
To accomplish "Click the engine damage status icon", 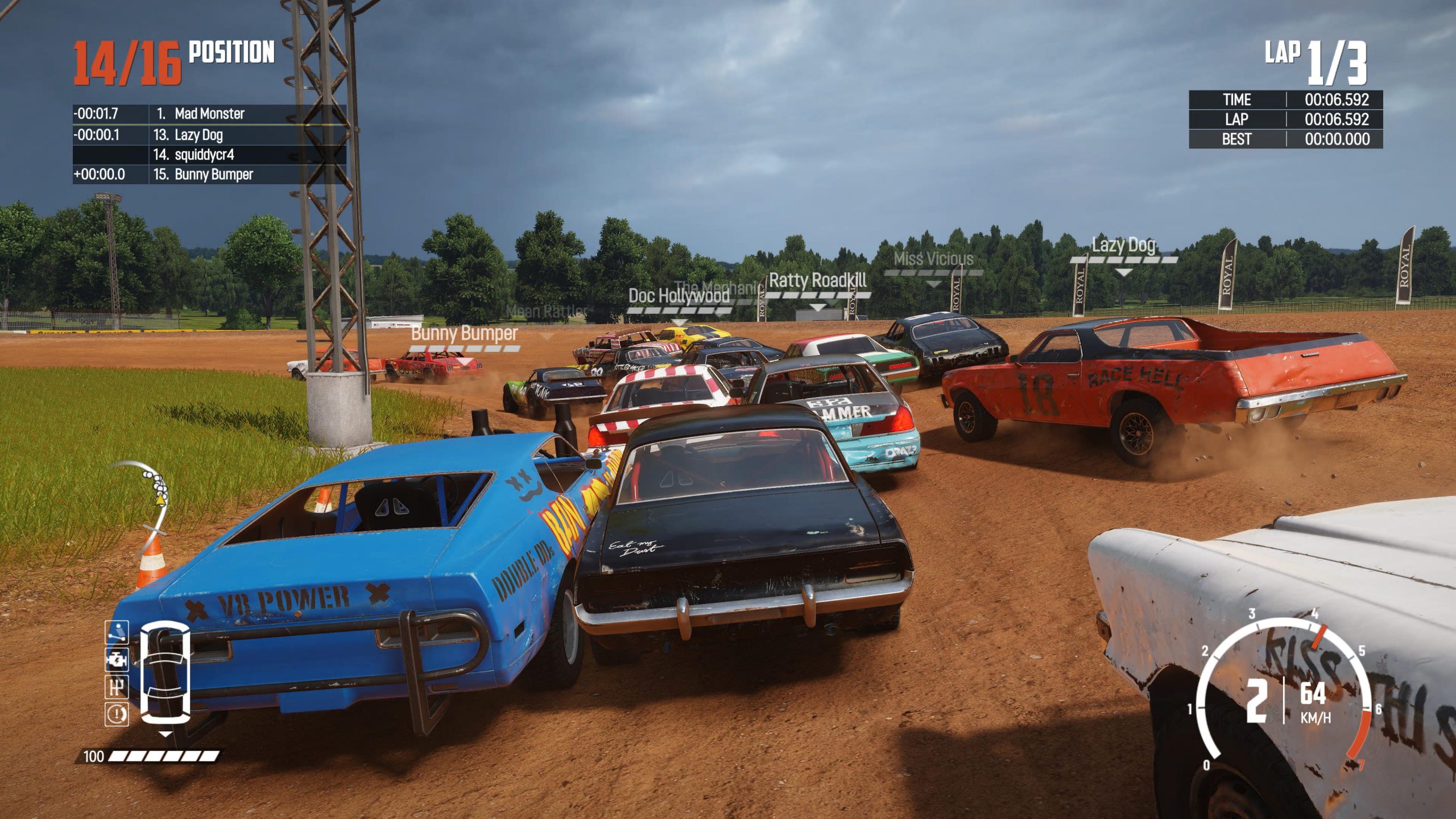I will pyautogui.click(x=117, y=660).
